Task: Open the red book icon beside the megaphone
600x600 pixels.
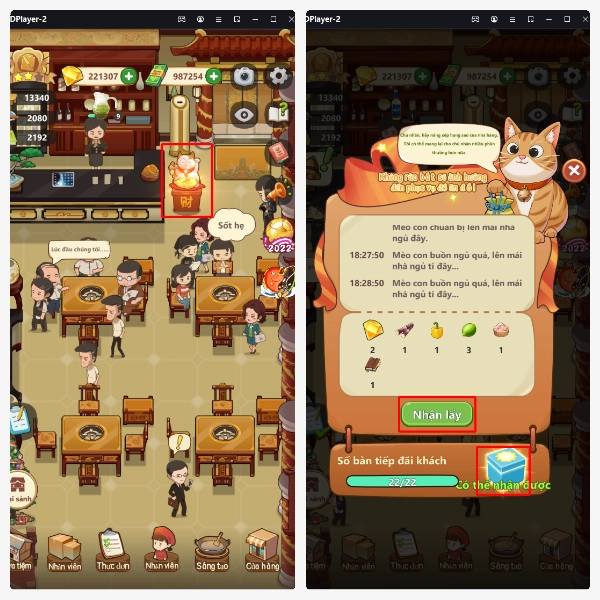Action: (x=277, y=152)
